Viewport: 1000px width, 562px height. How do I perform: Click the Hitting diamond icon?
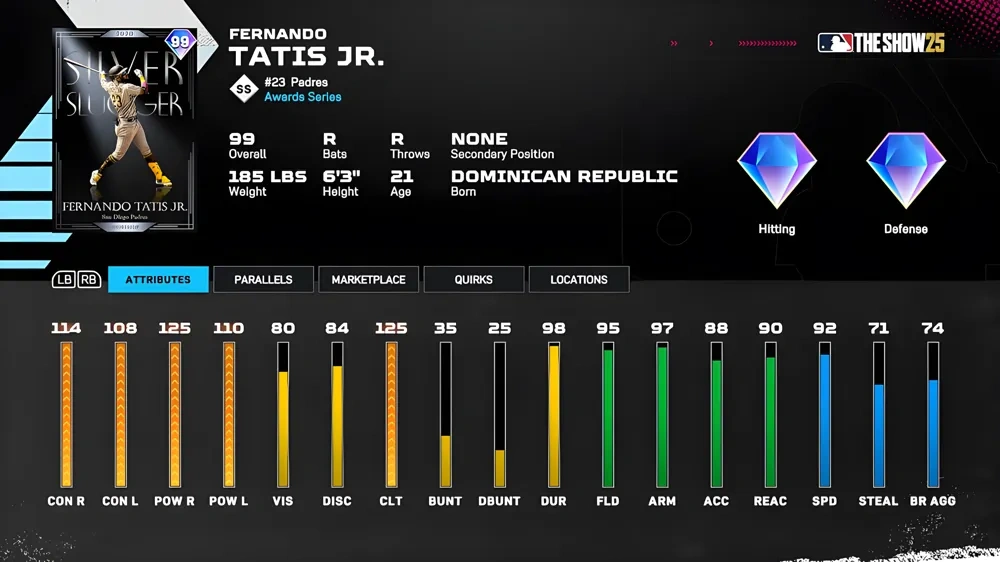(x=776, y=171)
